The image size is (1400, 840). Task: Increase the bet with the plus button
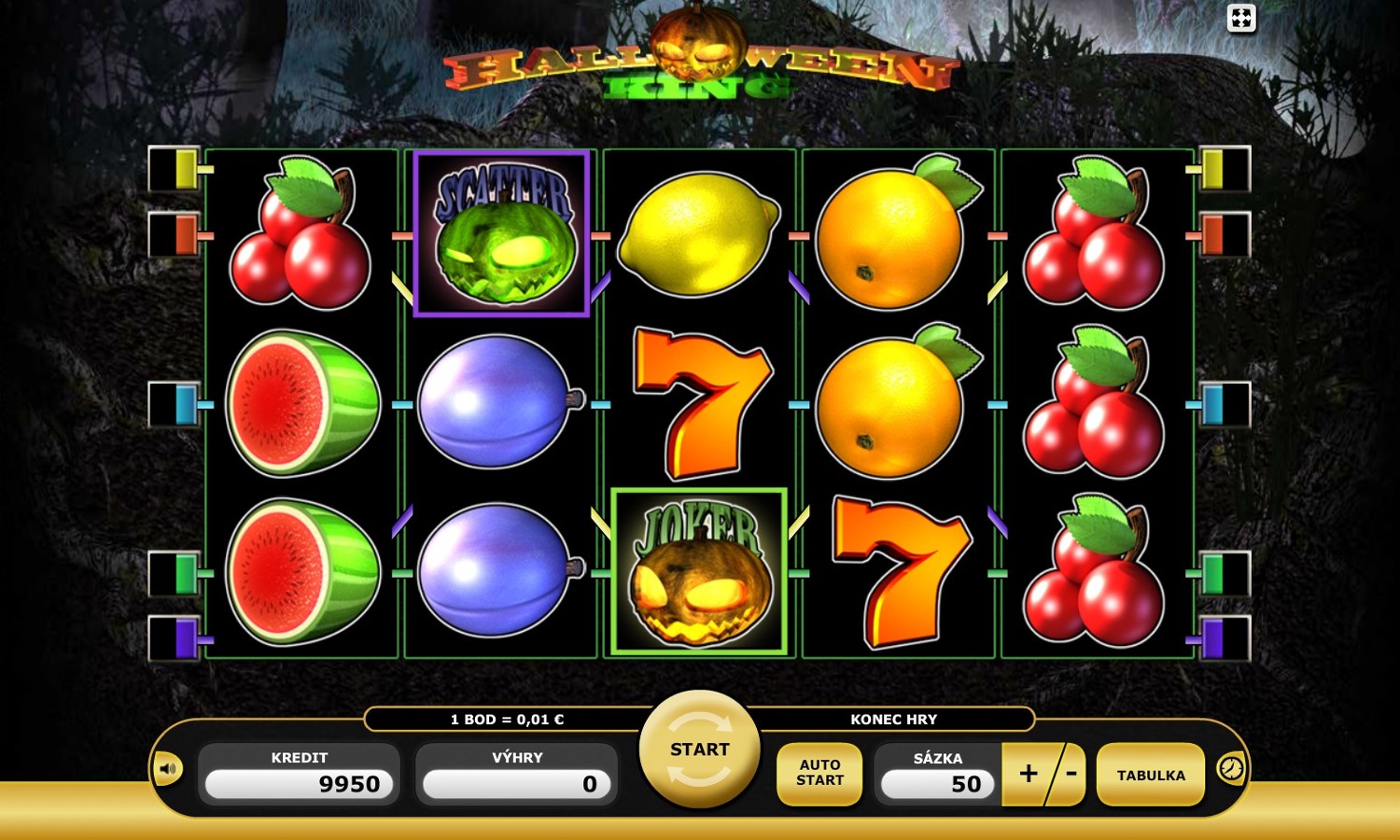[x=1027, y=773]
